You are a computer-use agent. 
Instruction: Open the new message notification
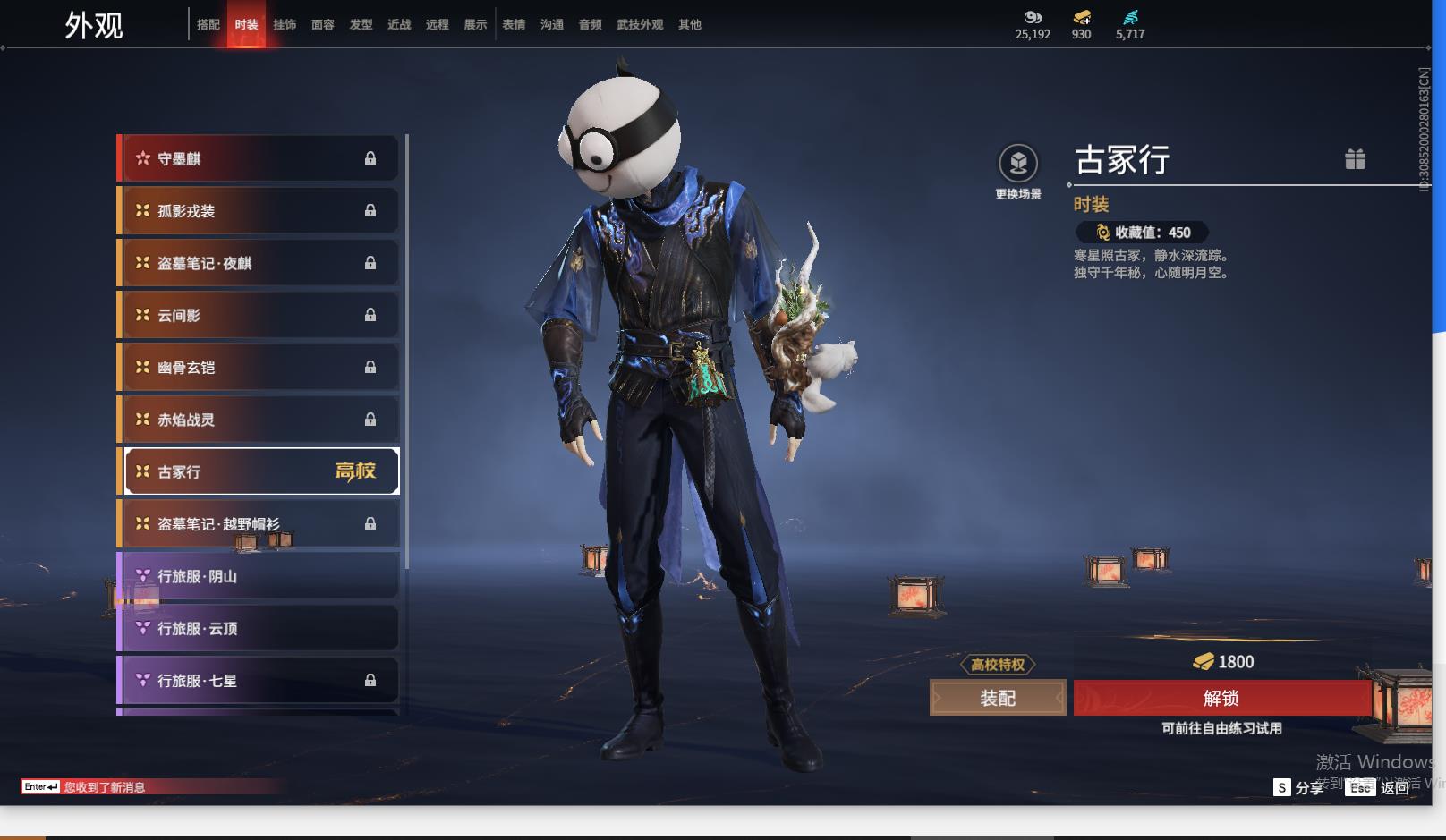tap(104, 787)
